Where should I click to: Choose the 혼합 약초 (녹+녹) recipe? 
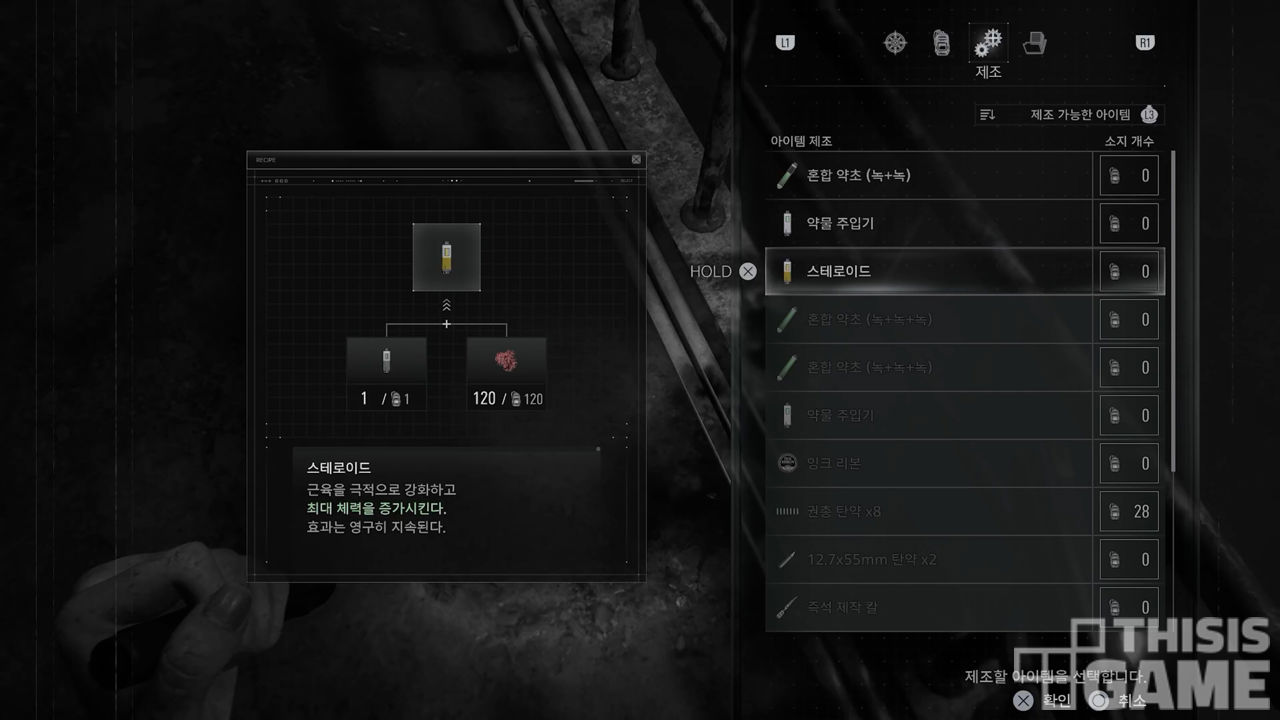pyautogui.click(x=930, y=176)
